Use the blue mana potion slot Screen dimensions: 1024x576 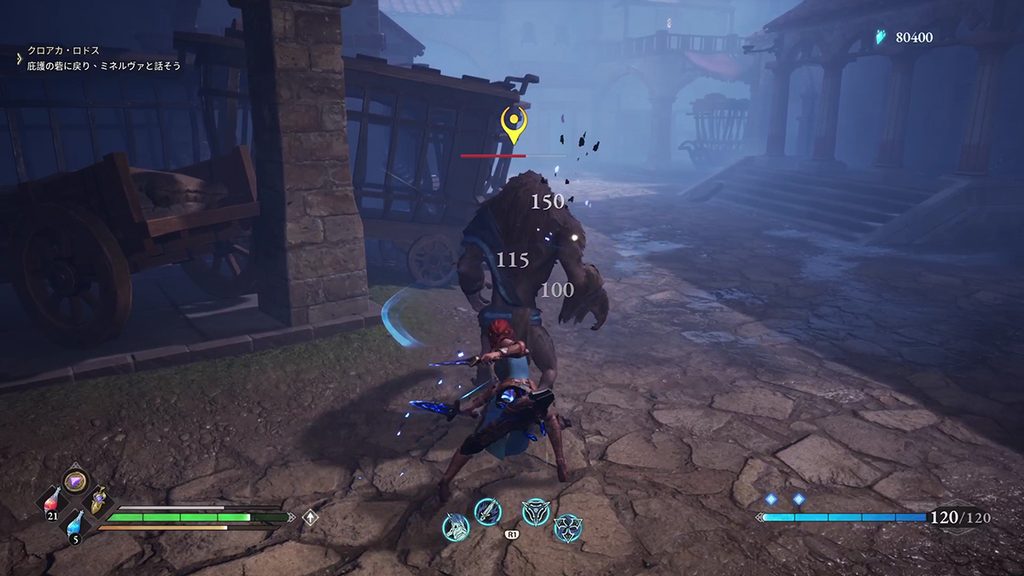[76, 523]
